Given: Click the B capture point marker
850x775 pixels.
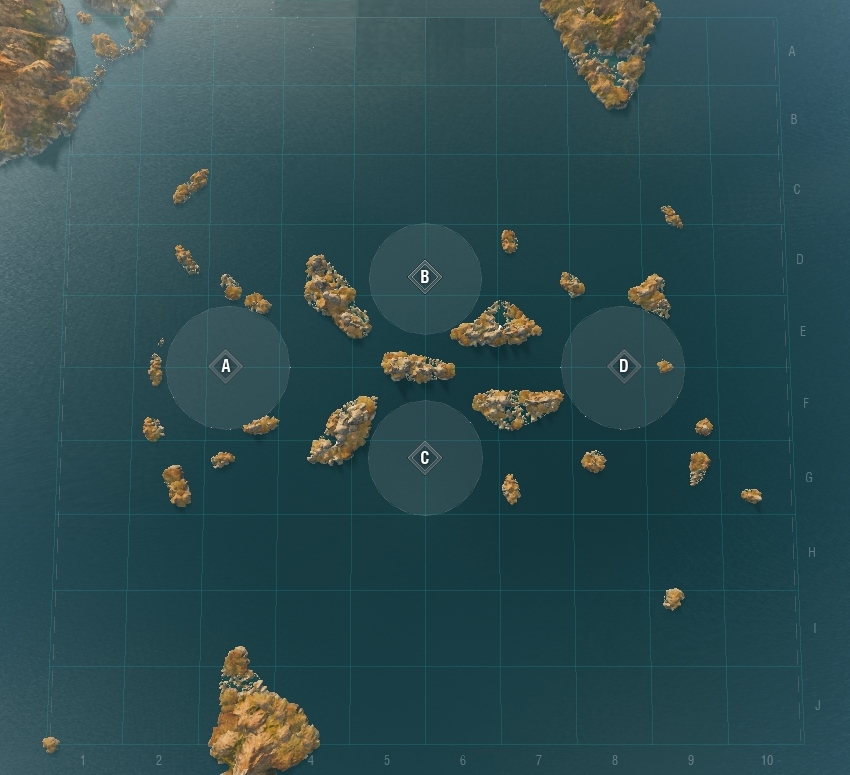Looking at the screenshot, I should (x=425, y=277).
